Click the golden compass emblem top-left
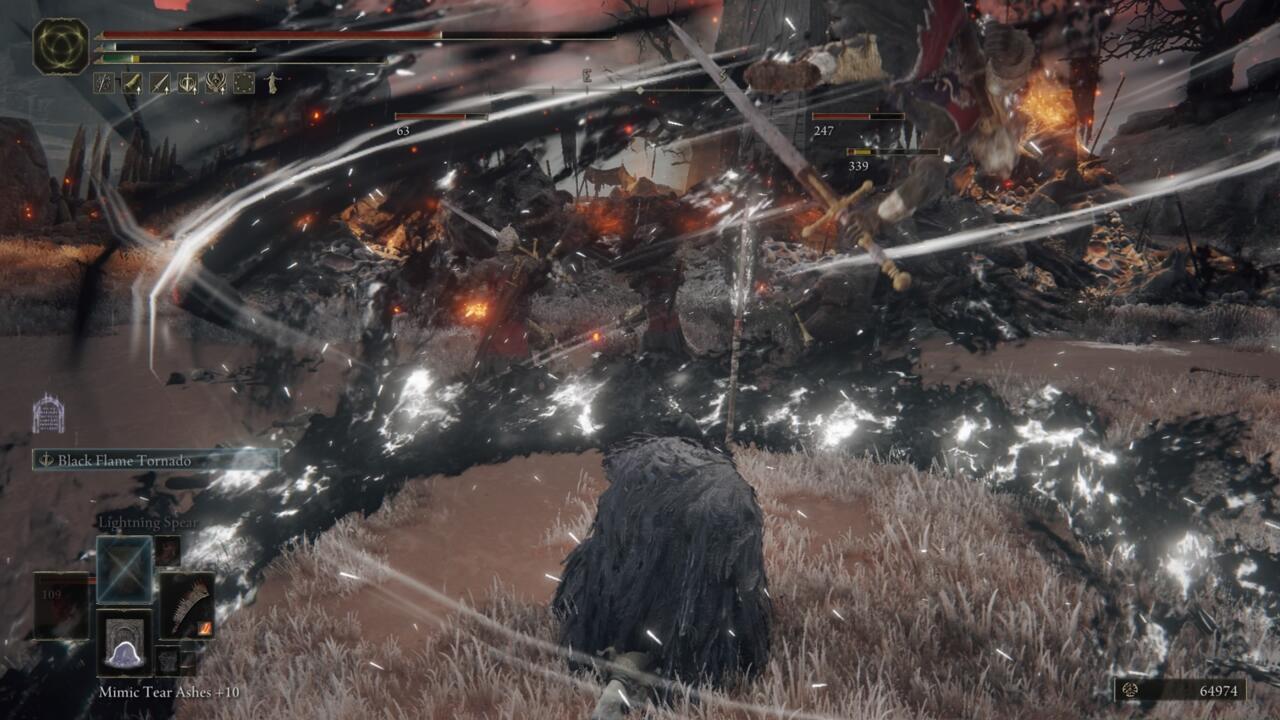This screenshot has height=720, width=1280. (x=62, y=48)
